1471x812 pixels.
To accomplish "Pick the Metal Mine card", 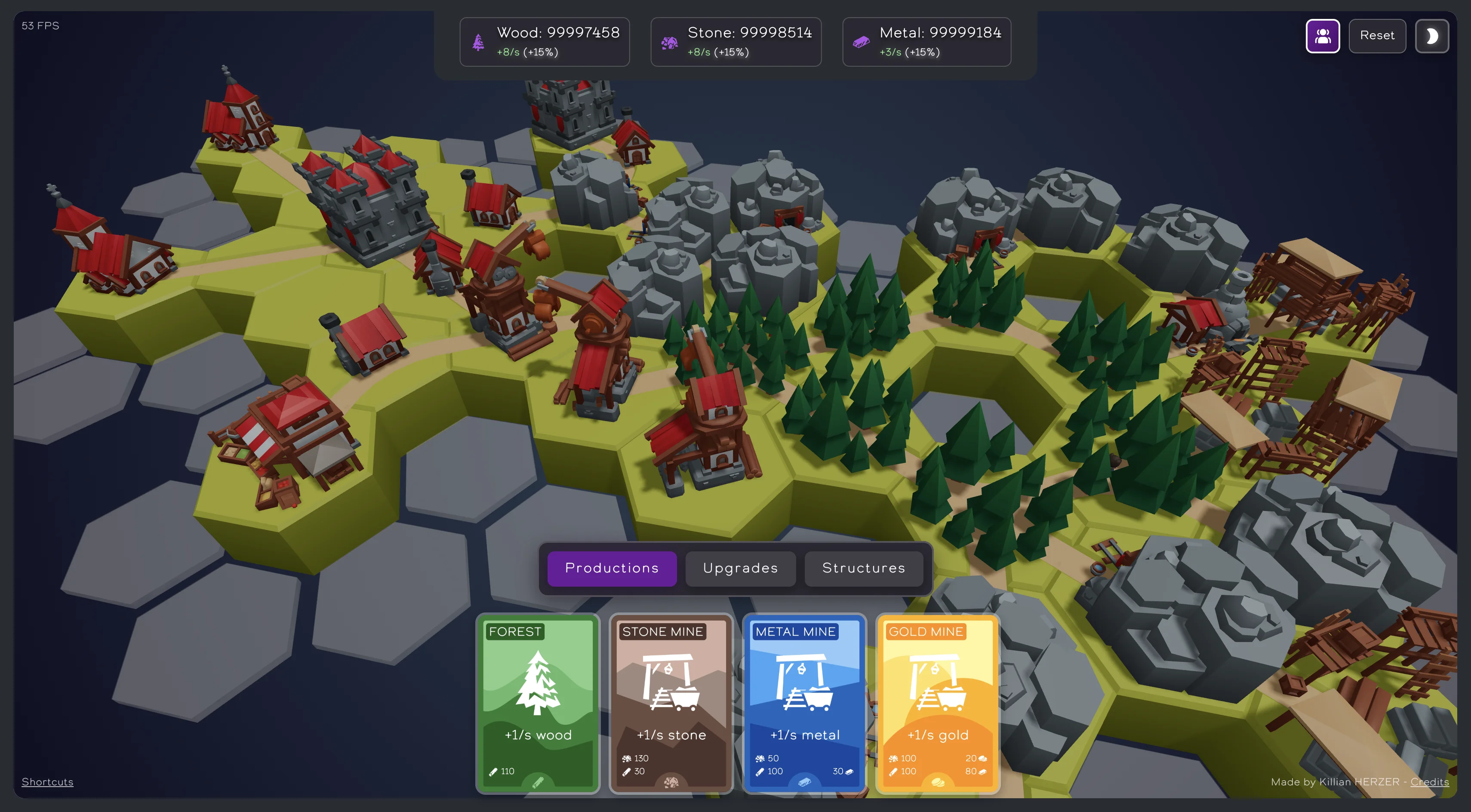I will [x=804, y=703].
